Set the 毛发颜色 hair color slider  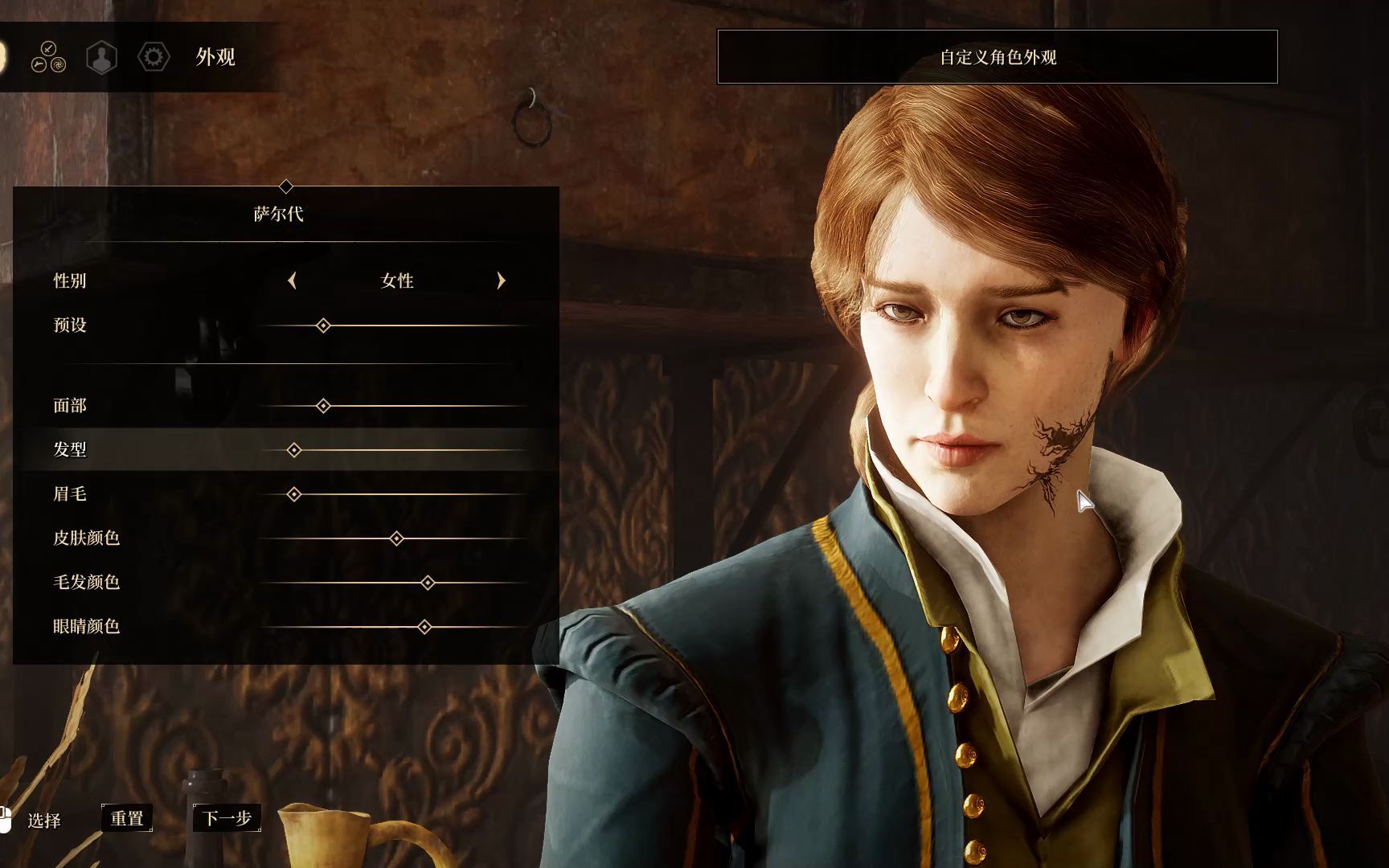428,583
